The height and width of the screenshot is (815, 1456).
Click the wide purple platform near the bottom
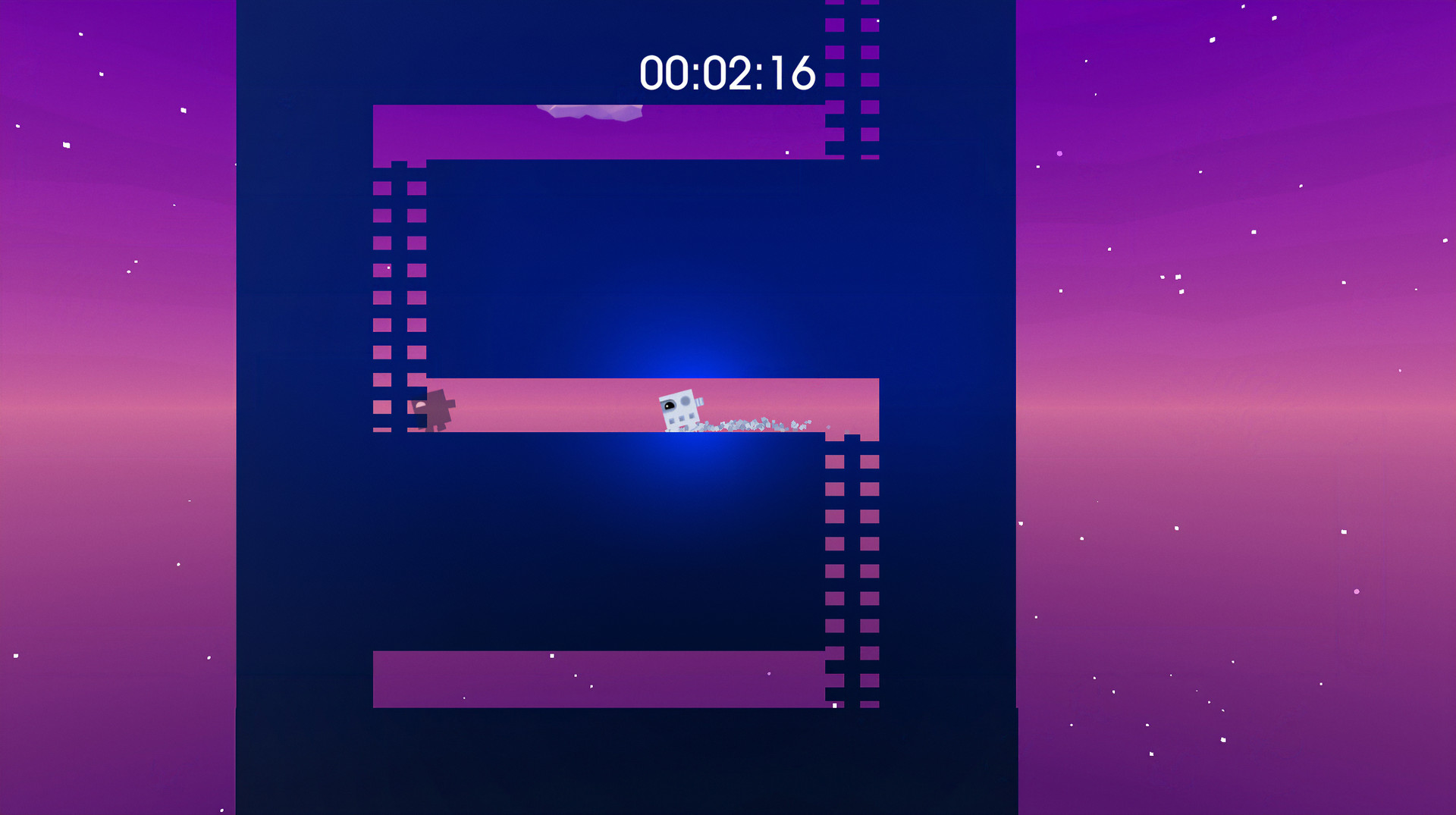click(x=599, y=679)
